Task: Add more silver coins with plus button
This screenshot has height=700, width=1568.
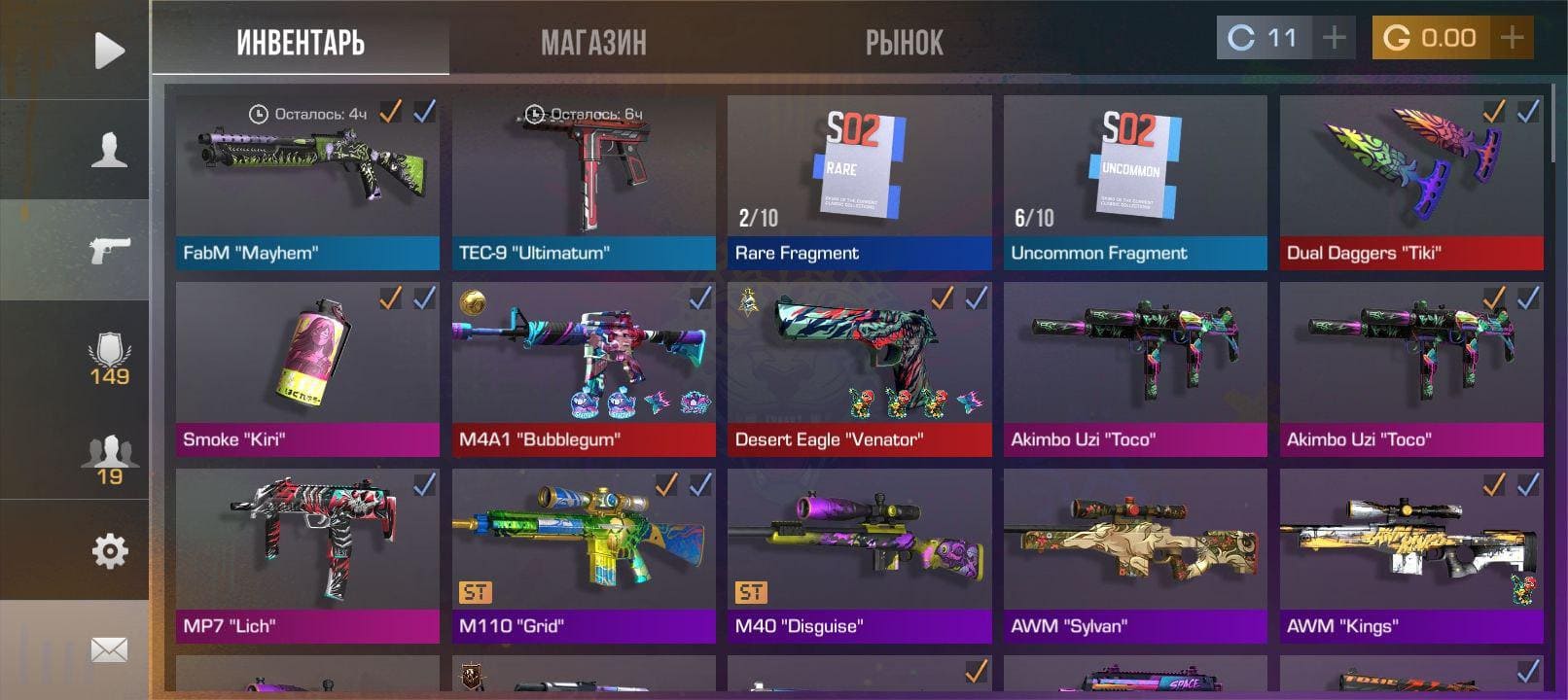Action: click(1334, 38)
